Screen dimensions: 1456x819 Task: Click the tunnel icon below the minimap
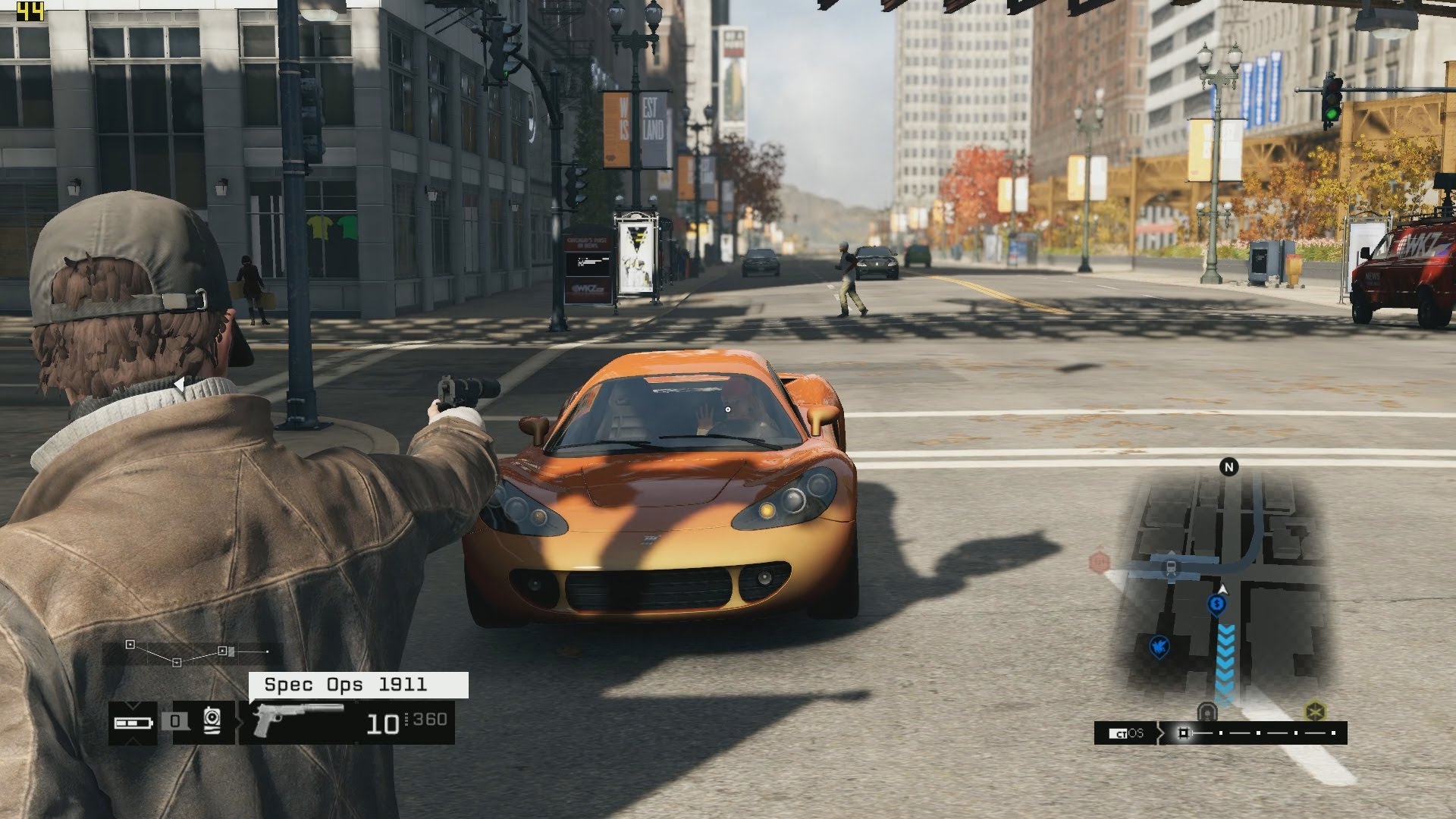[1207, 713]
